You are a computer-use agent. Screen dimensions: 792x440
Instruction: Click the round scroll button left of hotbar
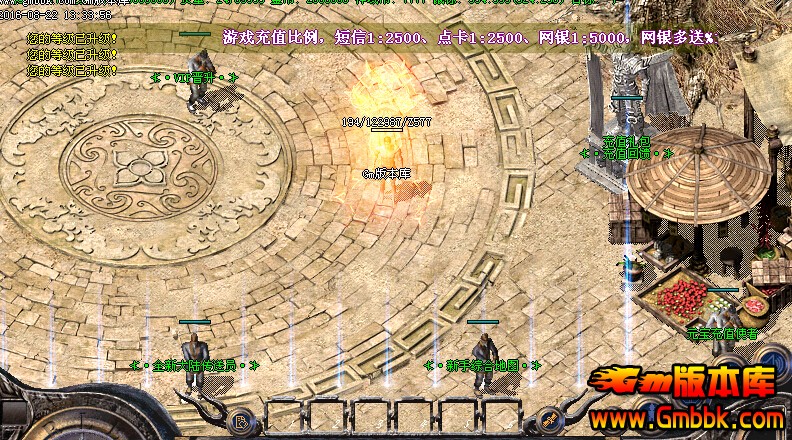241,421
